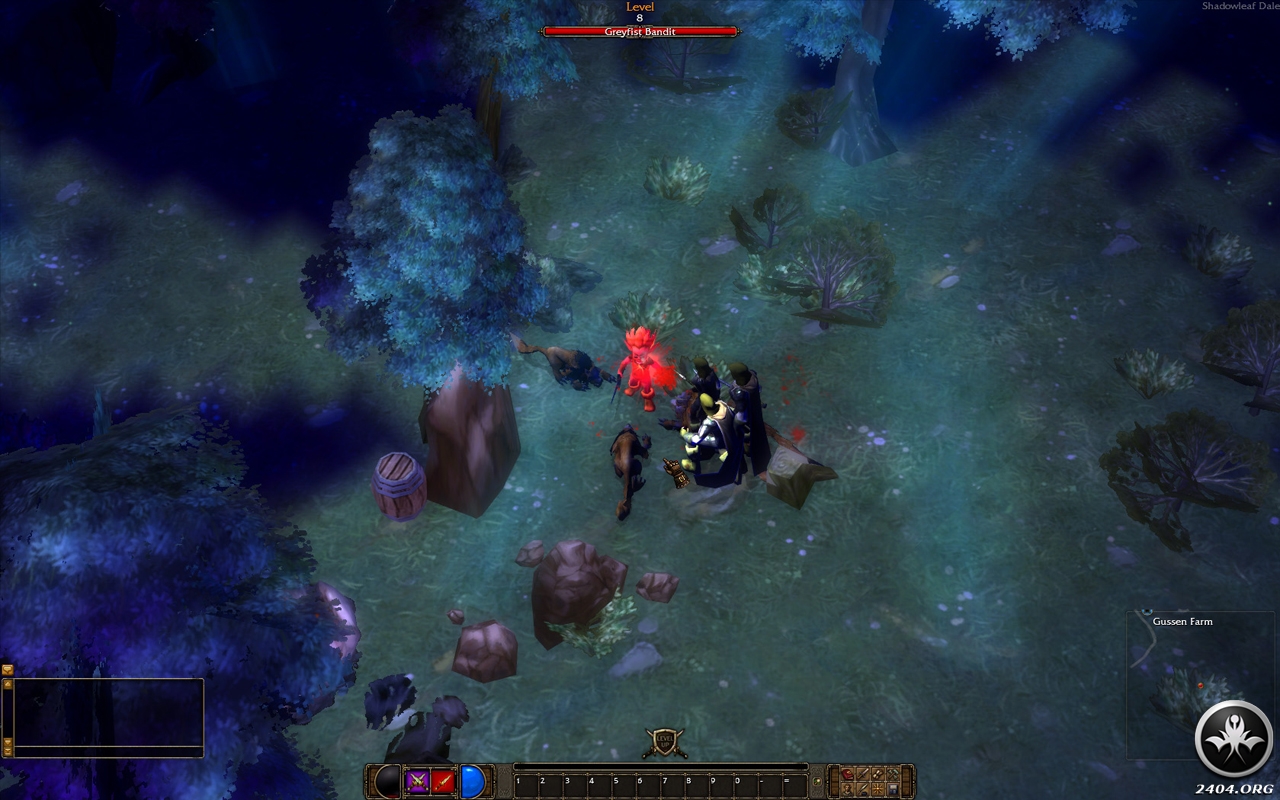Open the red spellbook menu button
The height and width of the screenshot is (800, 1280).
[847, 774]
